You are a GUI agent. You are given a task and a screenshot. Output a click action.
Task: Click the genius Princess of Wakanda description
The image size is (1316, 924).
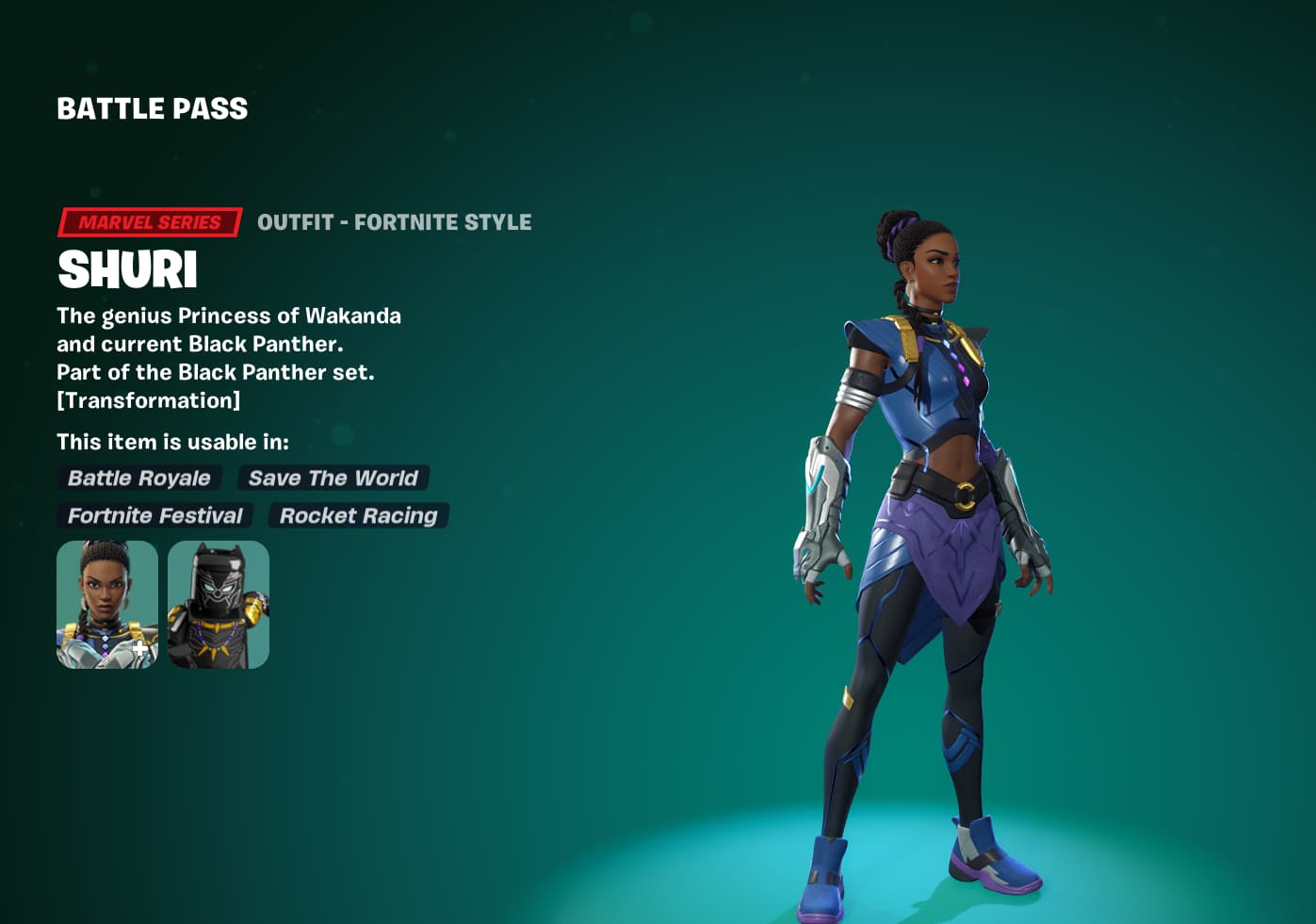pos(229,316)
